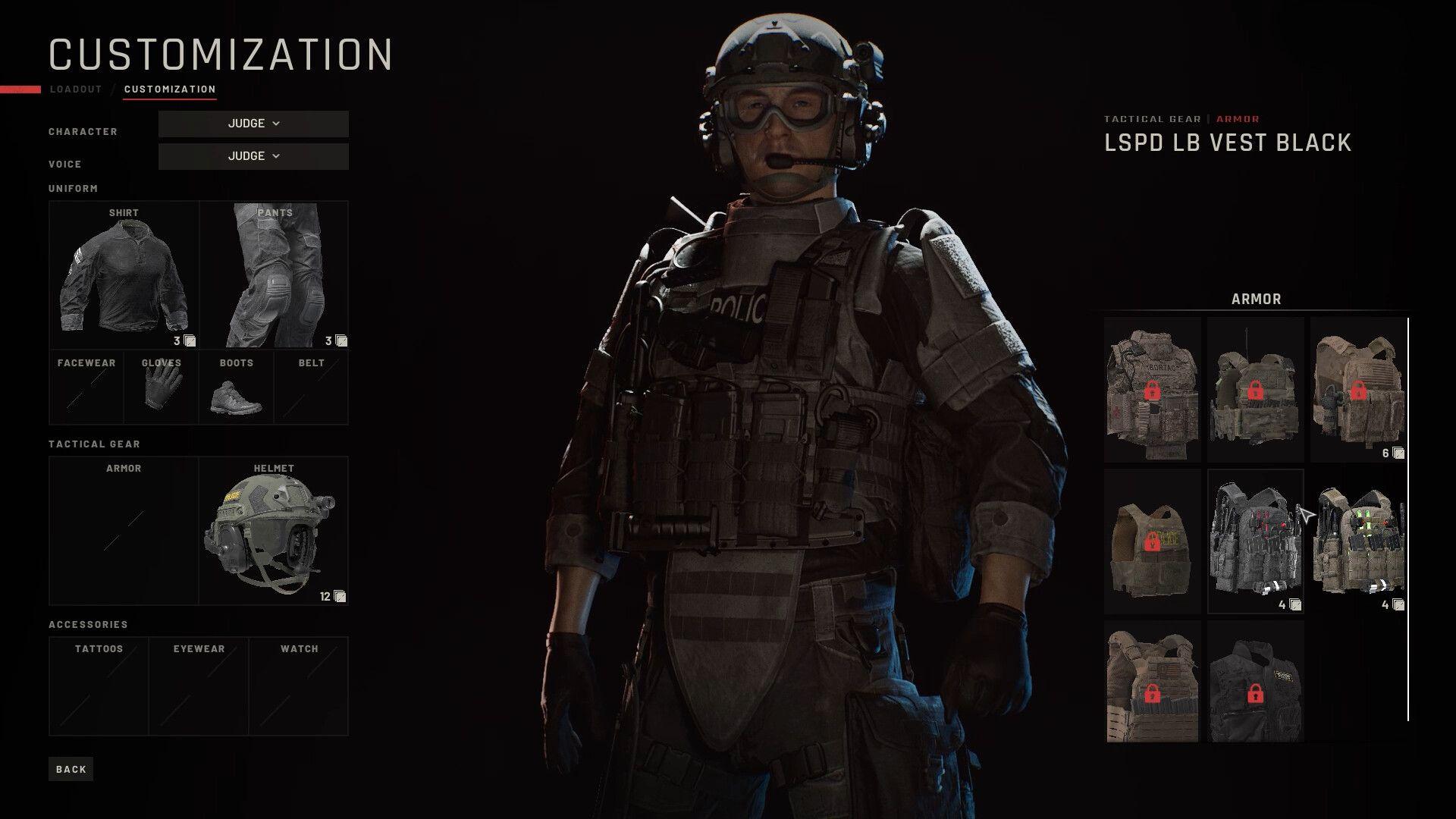The width and height of the screenshot is (1456, 819).
Task: Select the Pants uniform slot
Action: click(273, 273)
